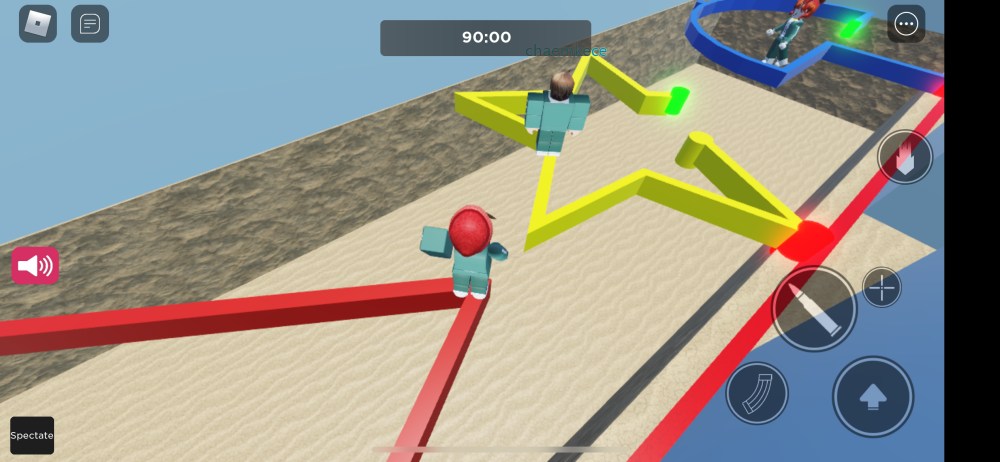Open the chat window
The image size is (1000, 462).
pos(90,24)
